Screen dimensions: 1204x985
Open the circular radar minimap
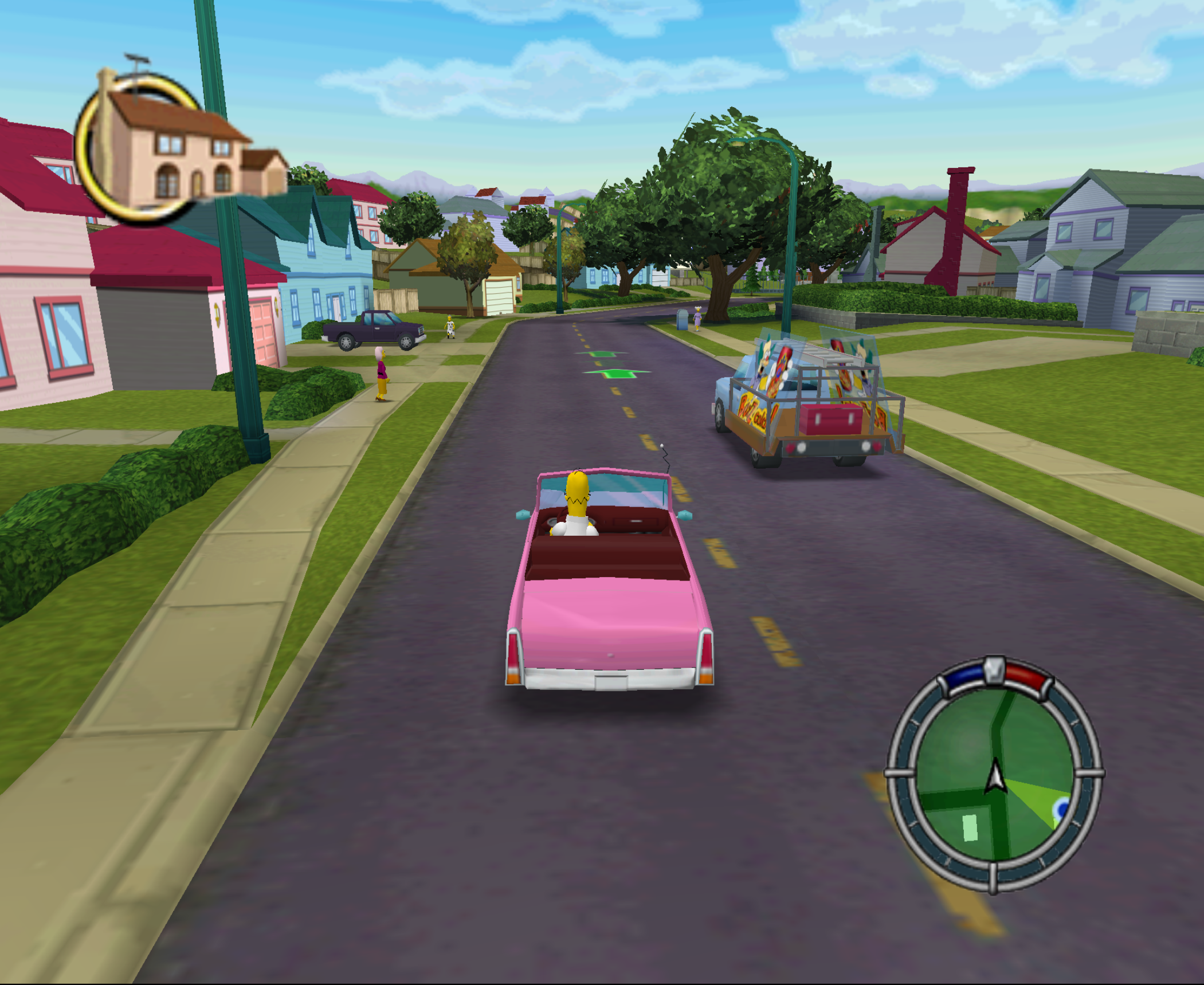click(994, 775)
